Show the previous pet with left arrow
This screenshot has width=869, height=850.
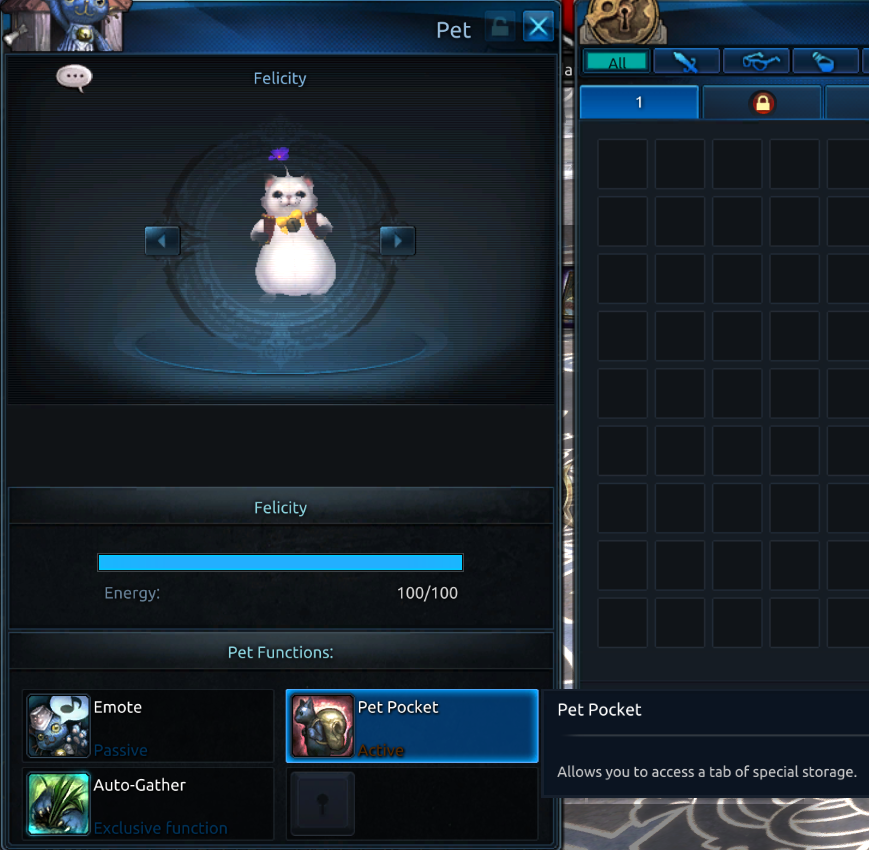click(162, 241)
